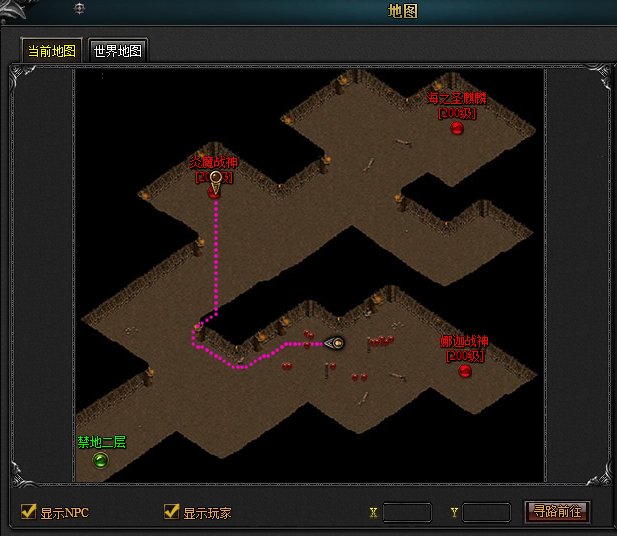The height and width of the screenshot is (536, 617).
Task: Click the boss marker at the dotted route's end
Action: coord(214,192)
